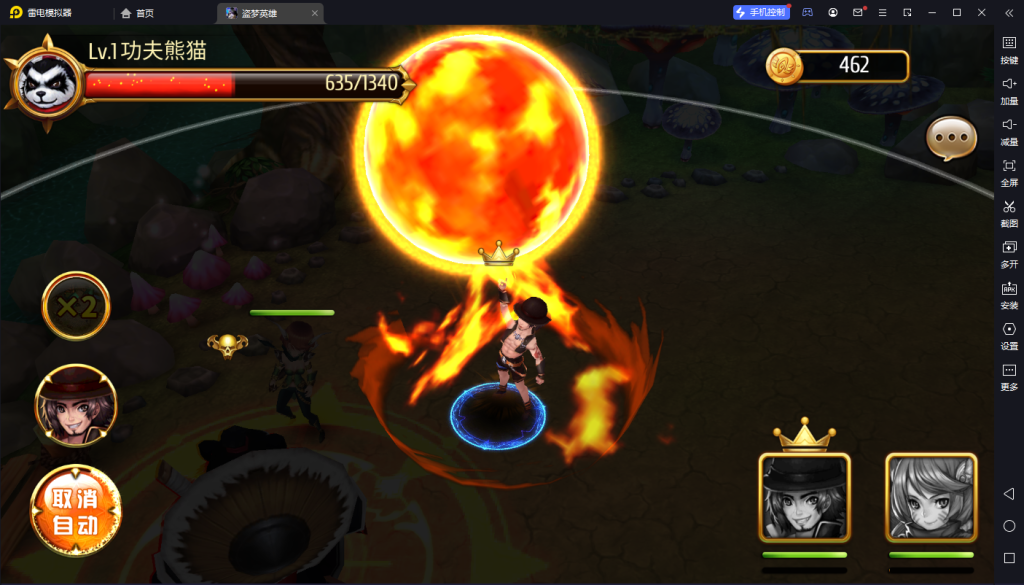Click the Kung Fu Panda boss avatar

coord(47,82)
